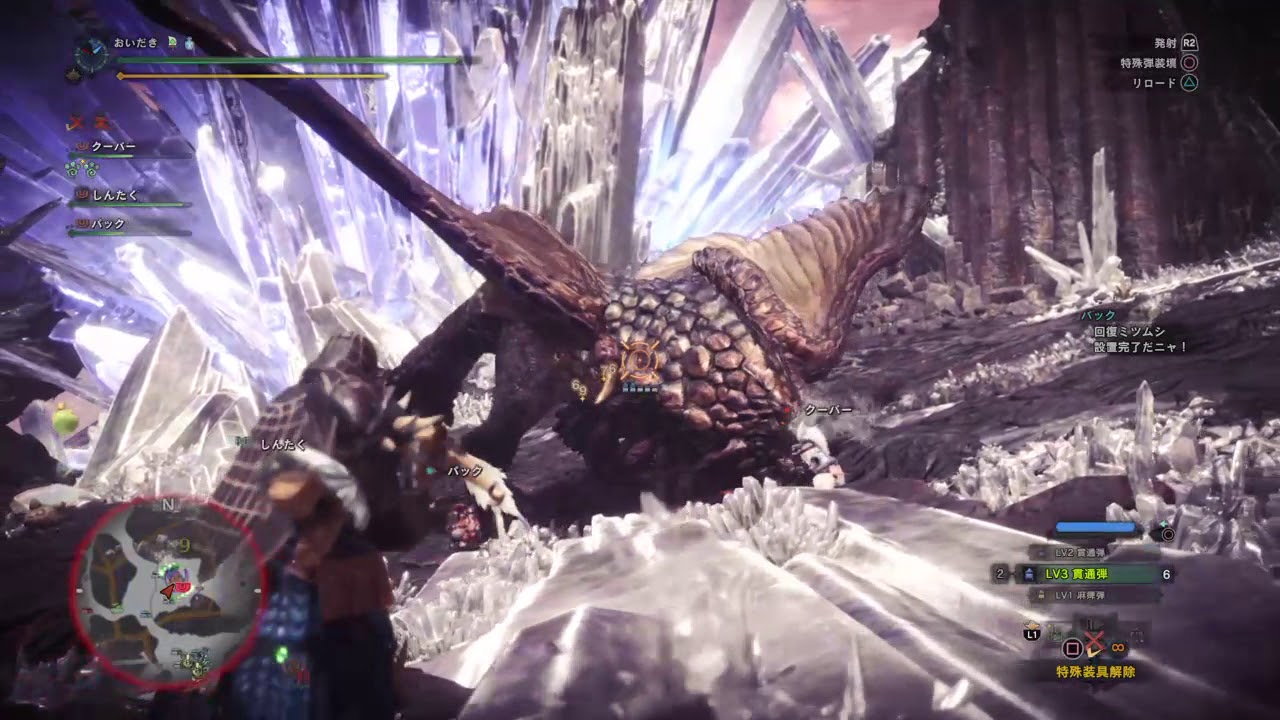Select party member バック in the list

[108, 225]
